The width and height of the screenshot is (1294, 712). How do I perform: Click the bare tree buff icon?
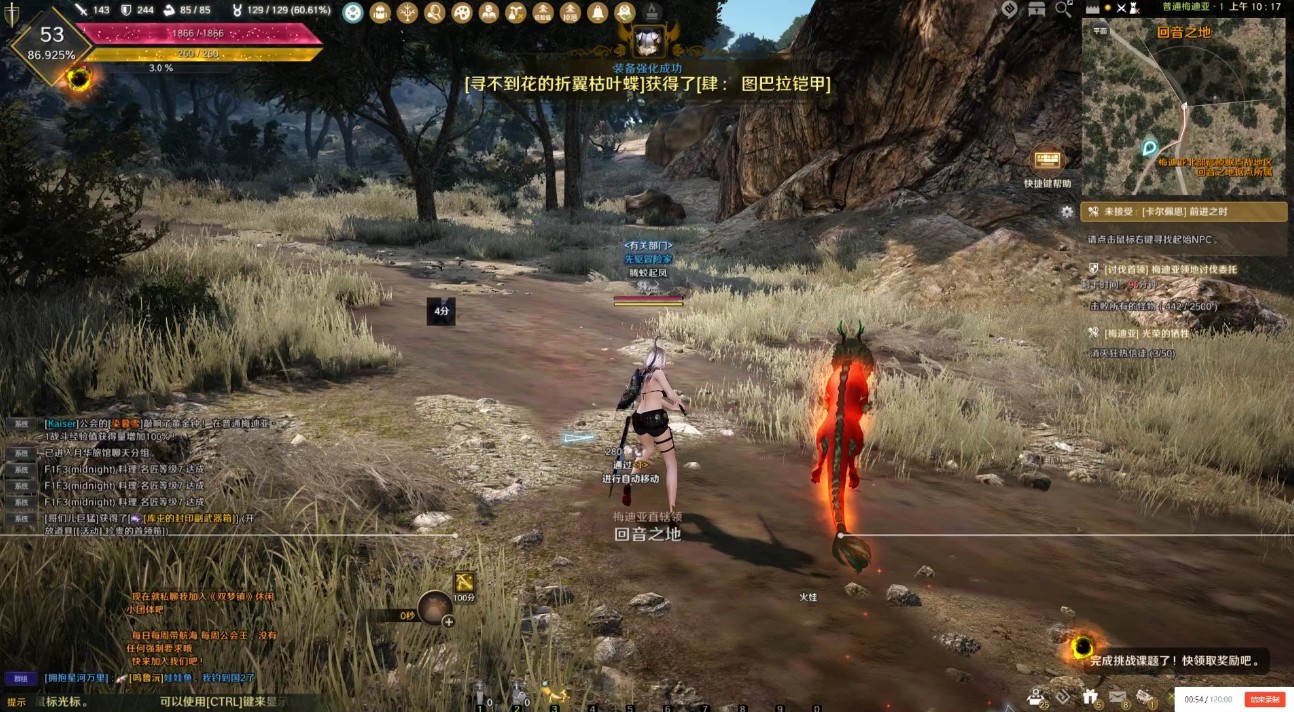pos(407,13)
